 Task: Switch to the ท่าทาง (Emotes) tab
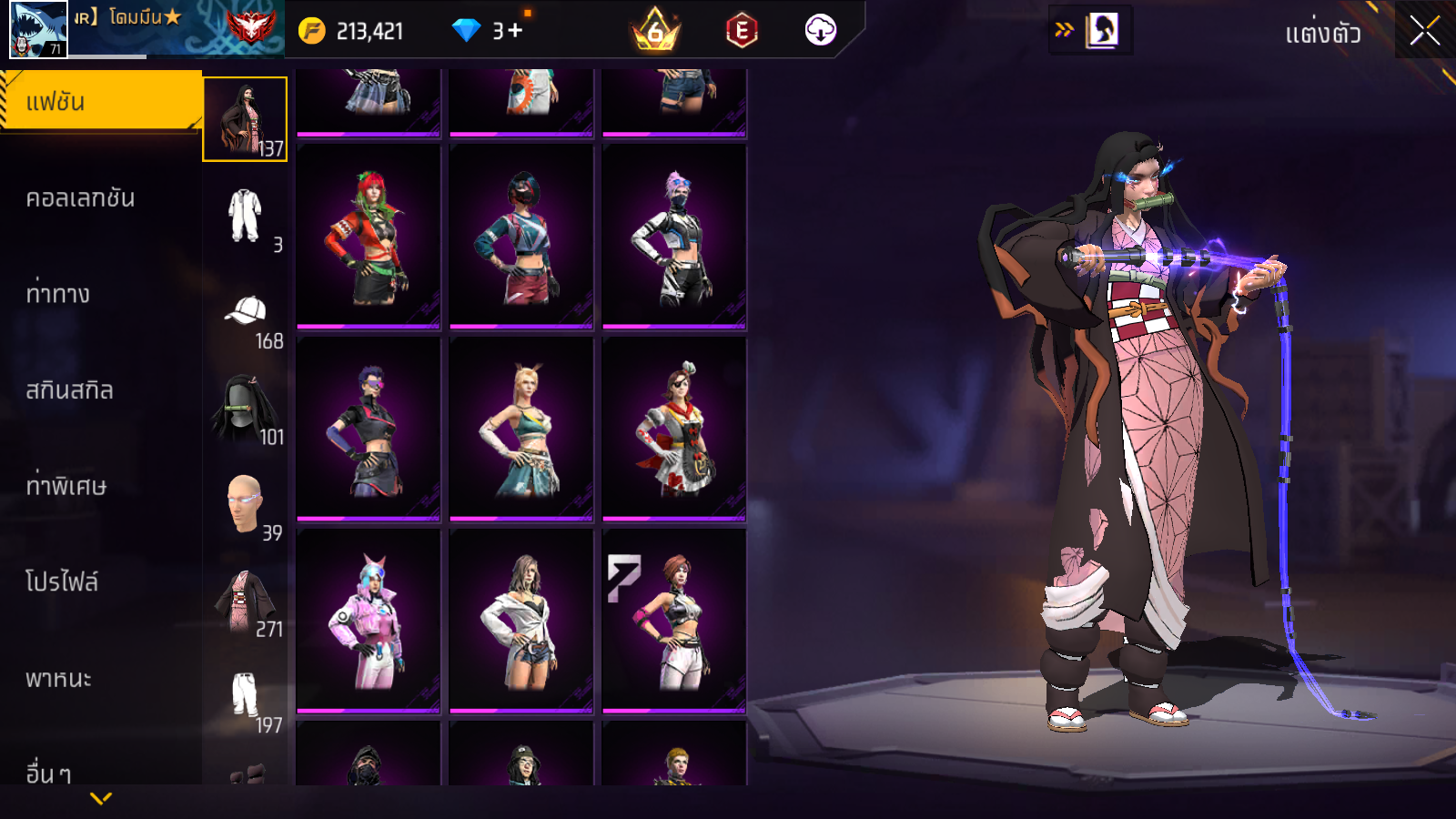58,294
